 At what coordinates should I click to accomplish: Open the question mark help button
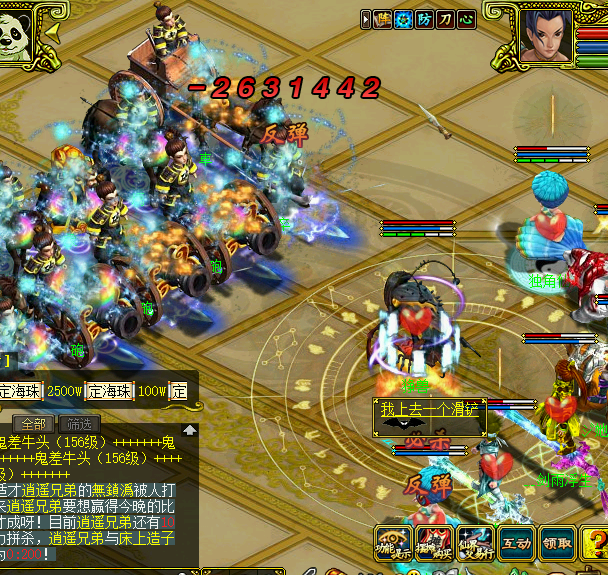[x=597, y=544]
